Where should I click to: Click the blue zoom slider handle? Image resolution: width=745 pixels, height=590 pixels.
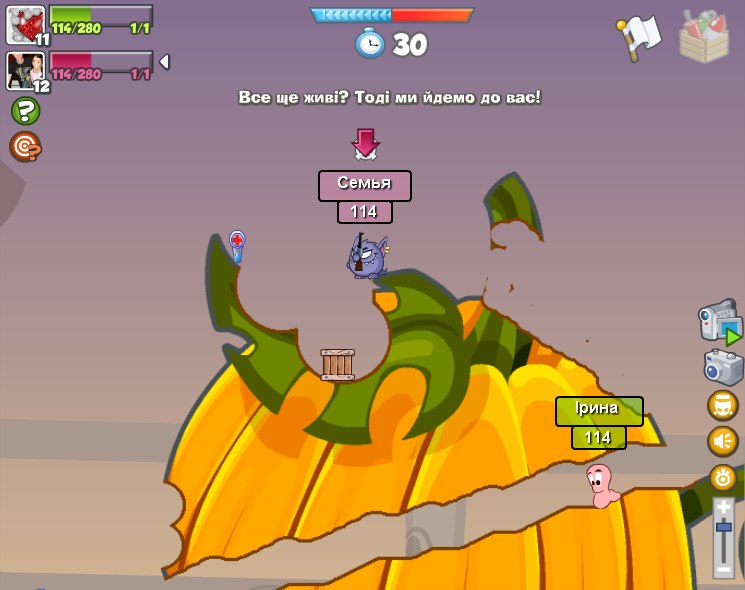(x=723, y=527)
